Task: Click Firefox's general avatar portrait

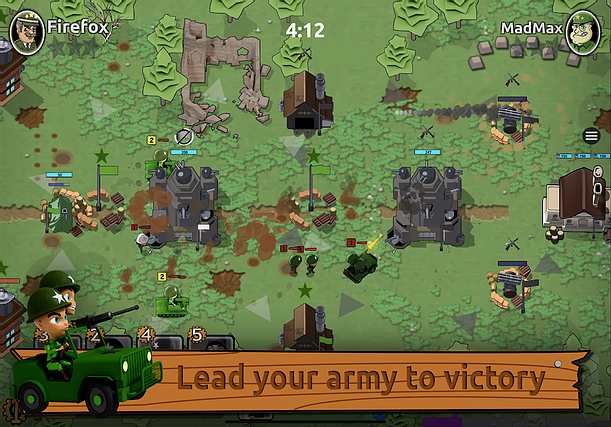Action: point(24,31)
